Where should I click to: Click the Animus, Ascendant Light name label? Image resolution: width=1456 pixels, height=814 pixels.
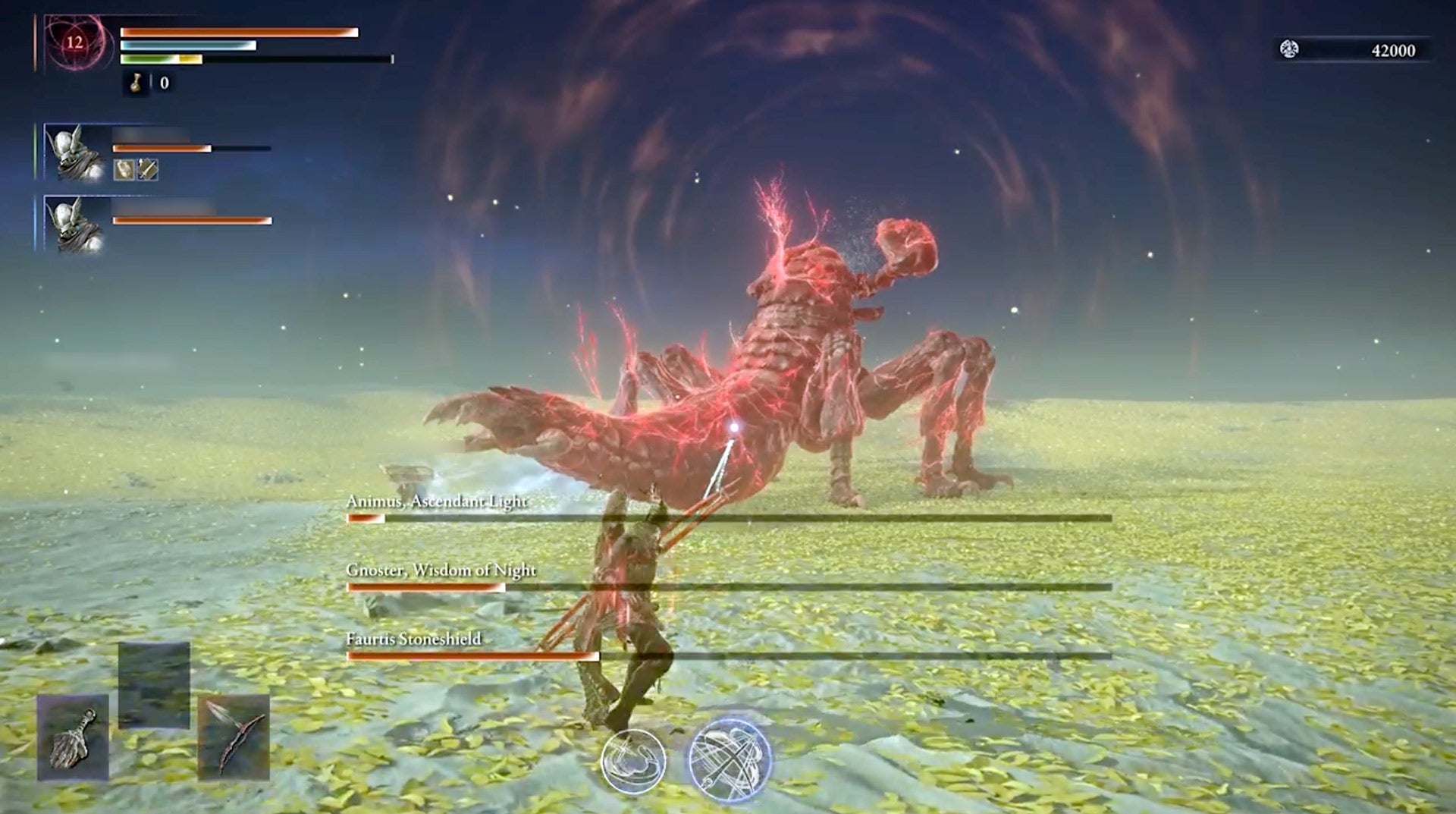click(438, 501)
